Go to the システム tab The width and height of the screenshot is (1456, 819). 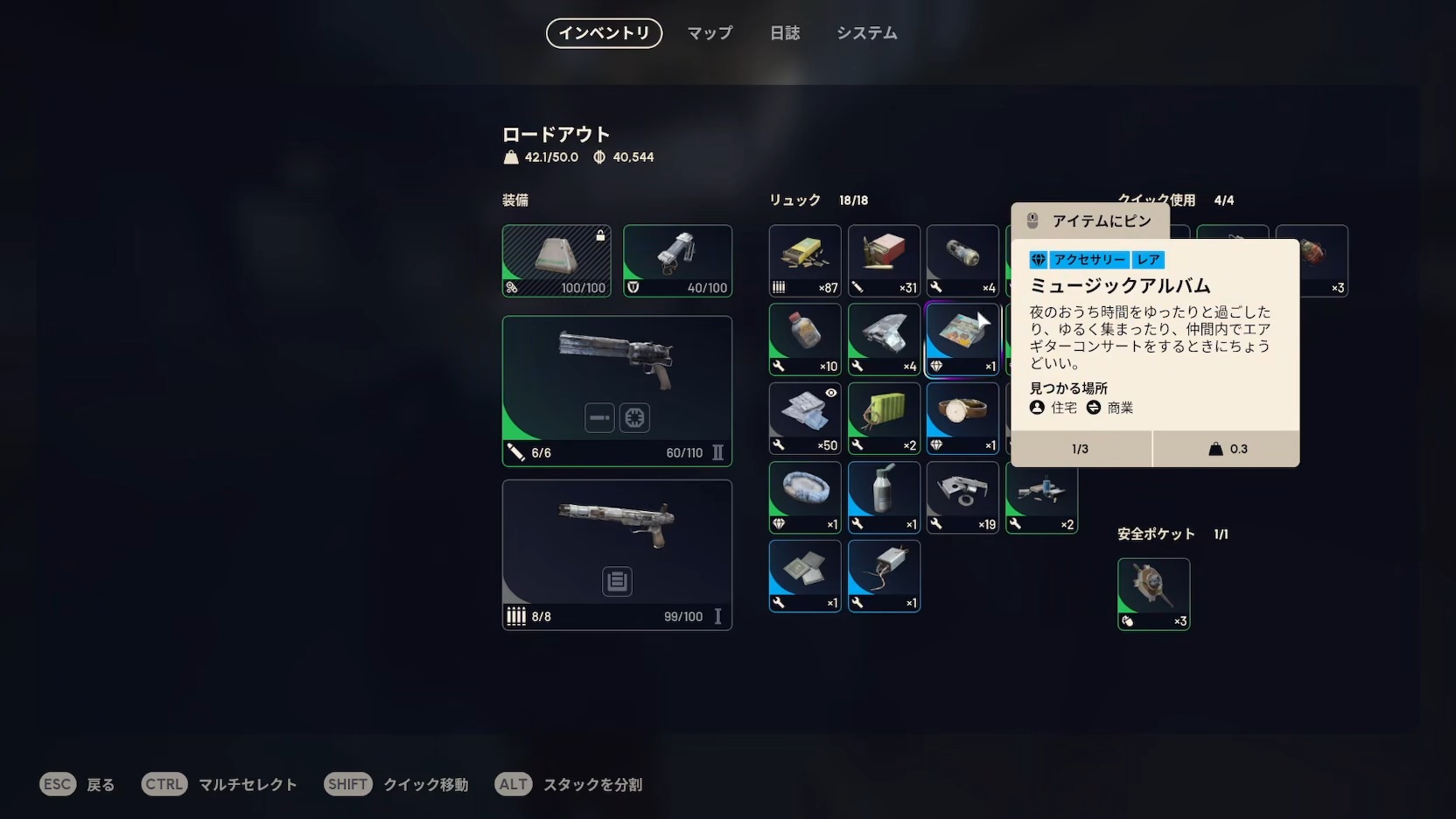coord(866,33)
